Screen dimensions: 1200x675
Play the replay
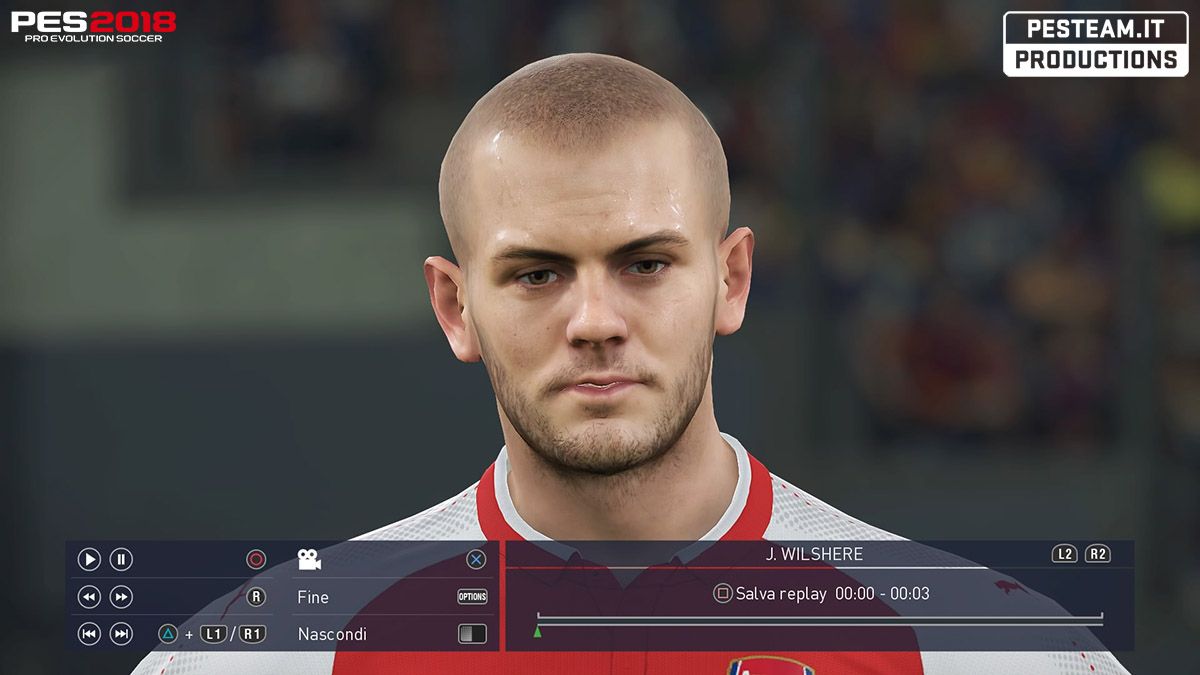tap(89, 560)
